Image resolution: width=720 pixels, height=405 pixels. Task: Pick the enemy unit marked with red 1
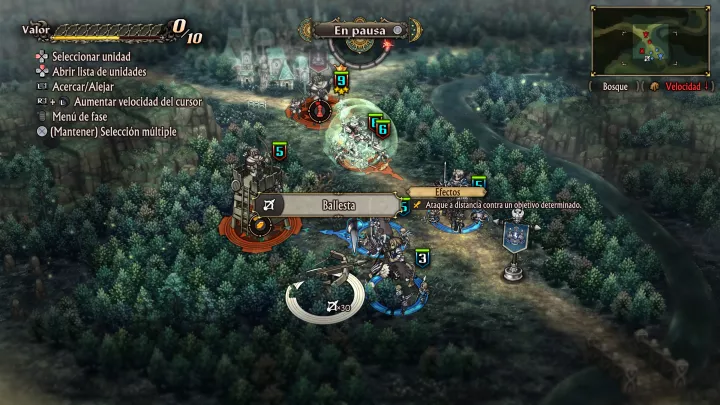point(318,108)
